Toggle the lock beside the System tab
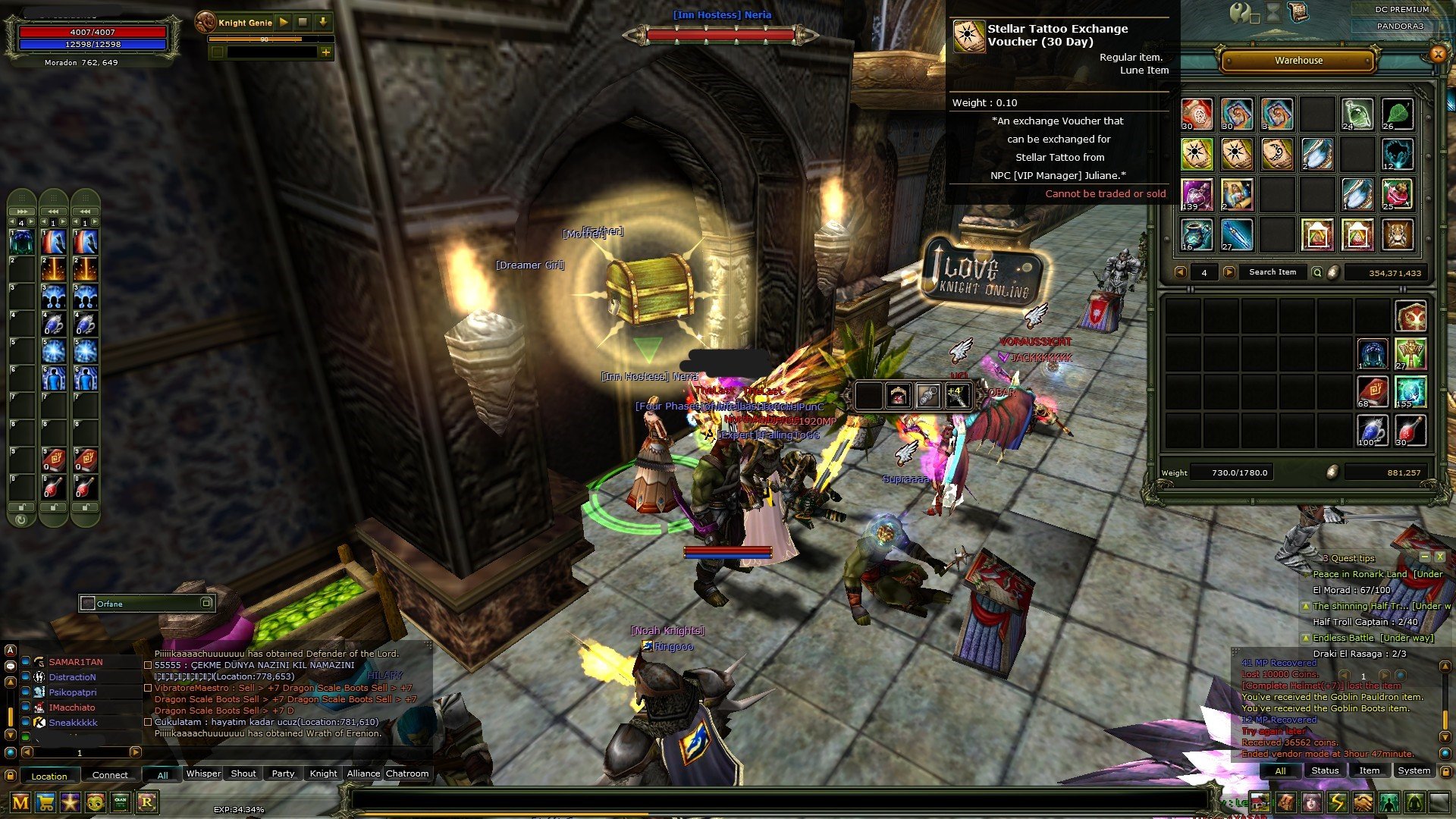This screenshot has height=819, width=1456. pos(1445,771)
